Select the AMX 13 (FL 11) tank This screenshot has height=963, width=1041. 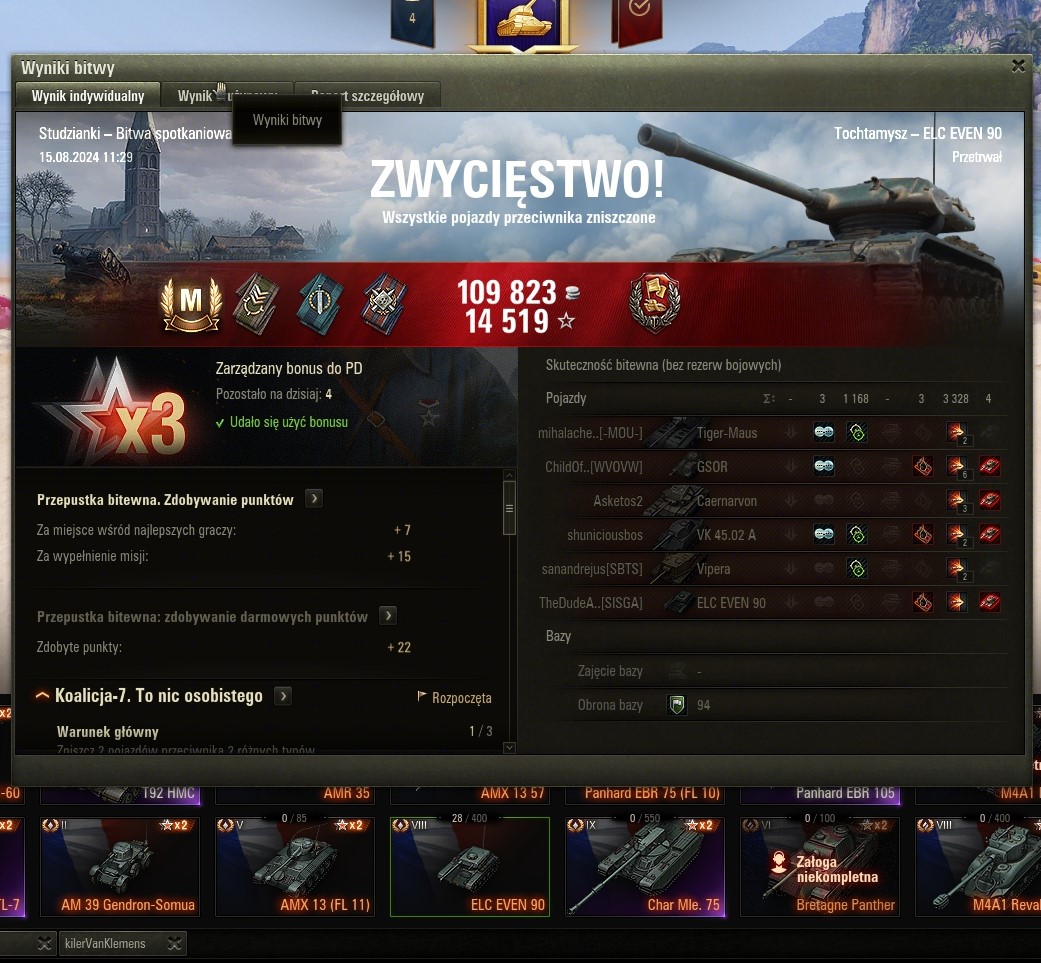pos(295,866)
